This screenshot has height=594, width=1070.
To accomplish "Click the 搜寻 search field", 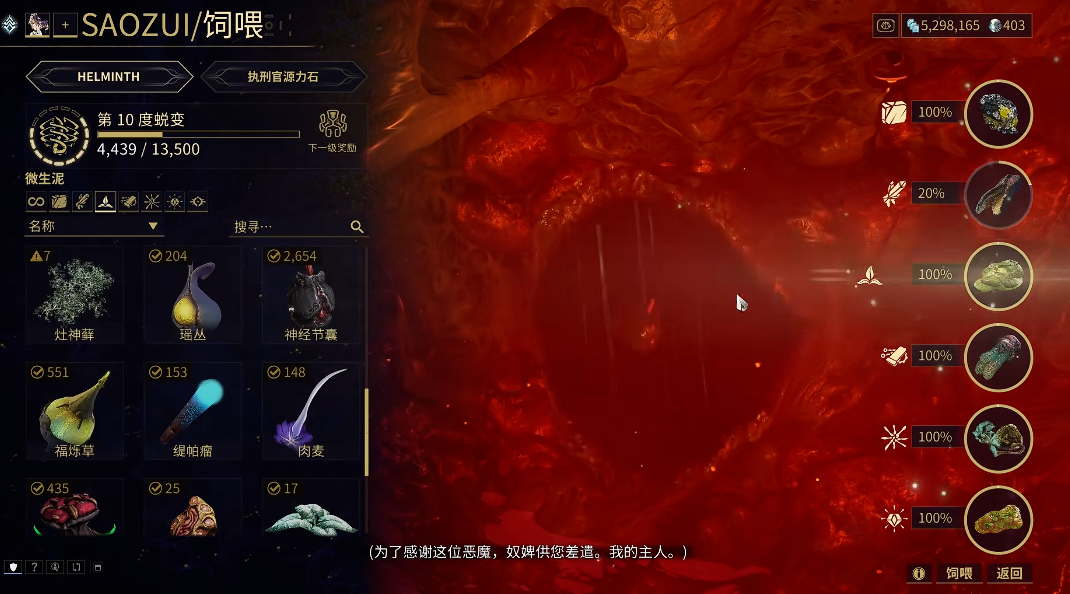I will coord(290,227).
